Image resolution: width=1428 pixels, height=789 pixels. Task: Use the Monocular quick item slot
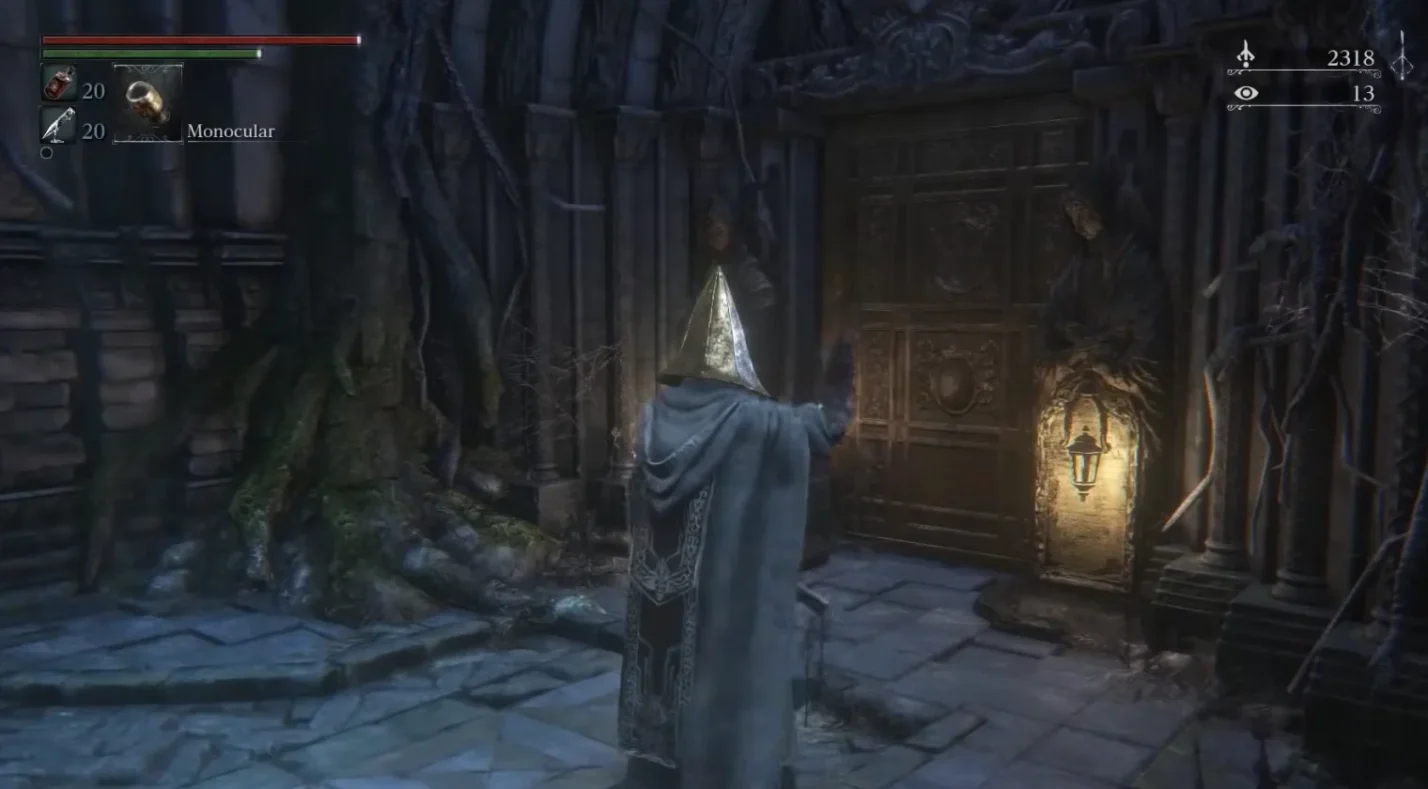[148, 103]
